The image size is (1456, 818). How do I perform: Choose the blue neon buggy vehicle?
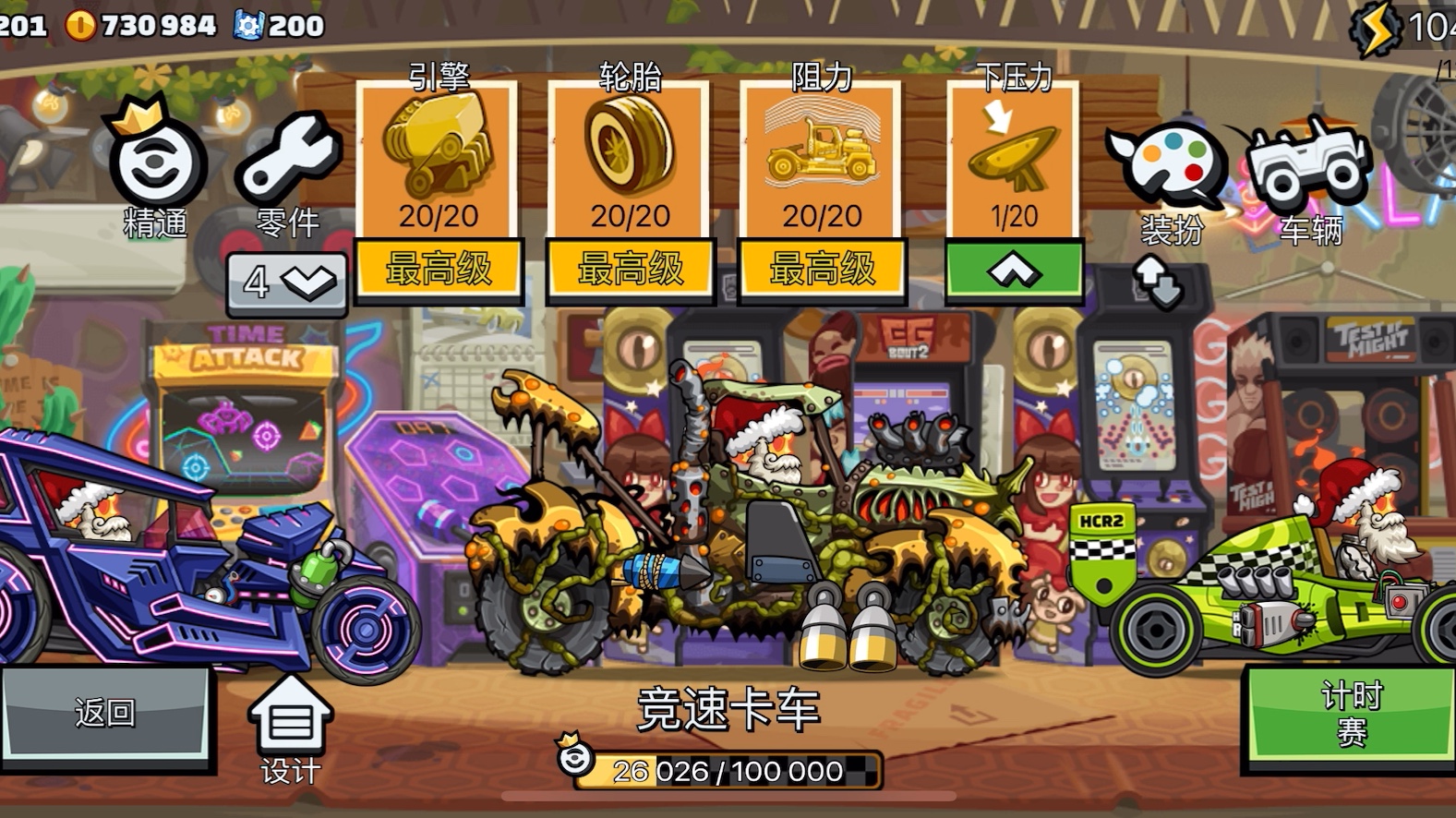[x=185, y=563]
